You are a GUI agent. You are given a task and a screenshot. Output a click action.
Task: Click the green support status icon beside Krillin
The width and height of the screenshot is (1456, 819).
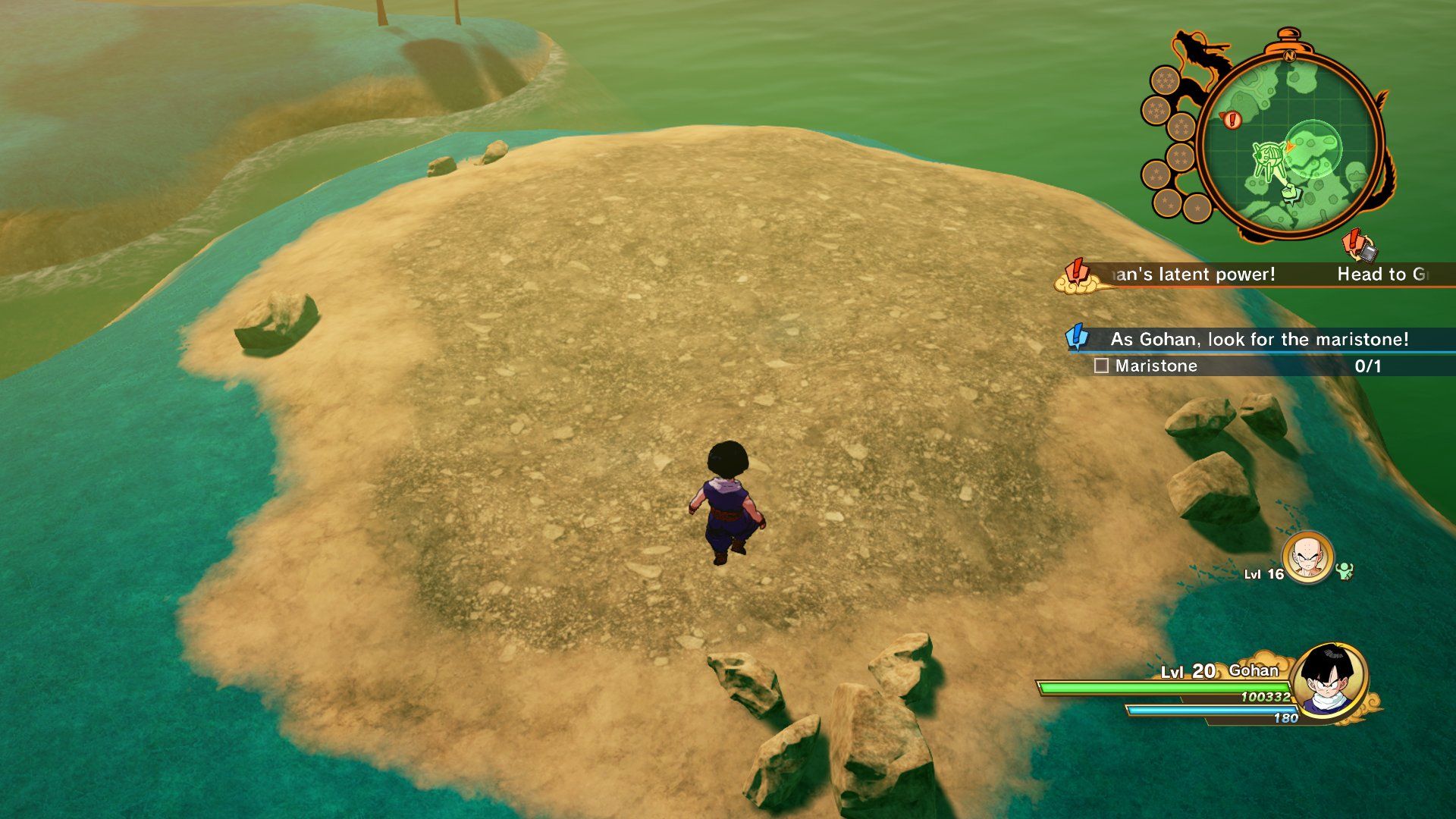(x=1345, y=570)
